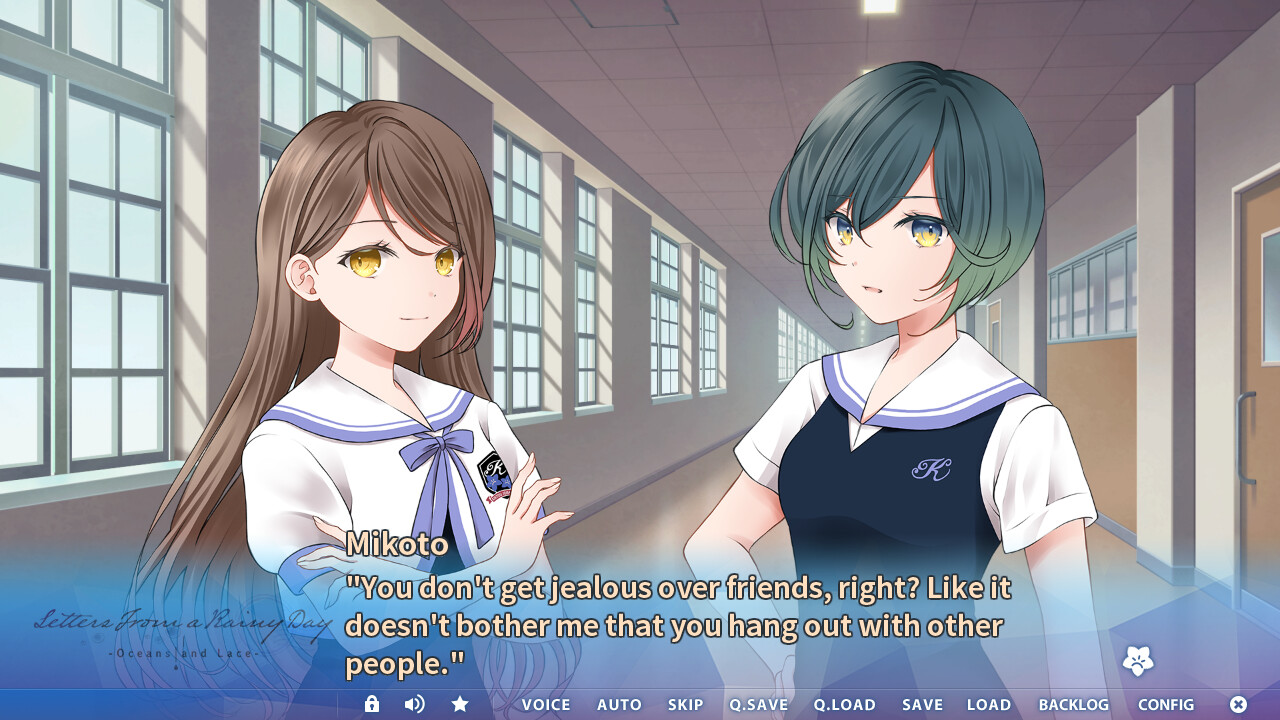This screenshot has height=720, width=1280.
Task: Enable AUTO text advance
Action: tap(619, 705)
